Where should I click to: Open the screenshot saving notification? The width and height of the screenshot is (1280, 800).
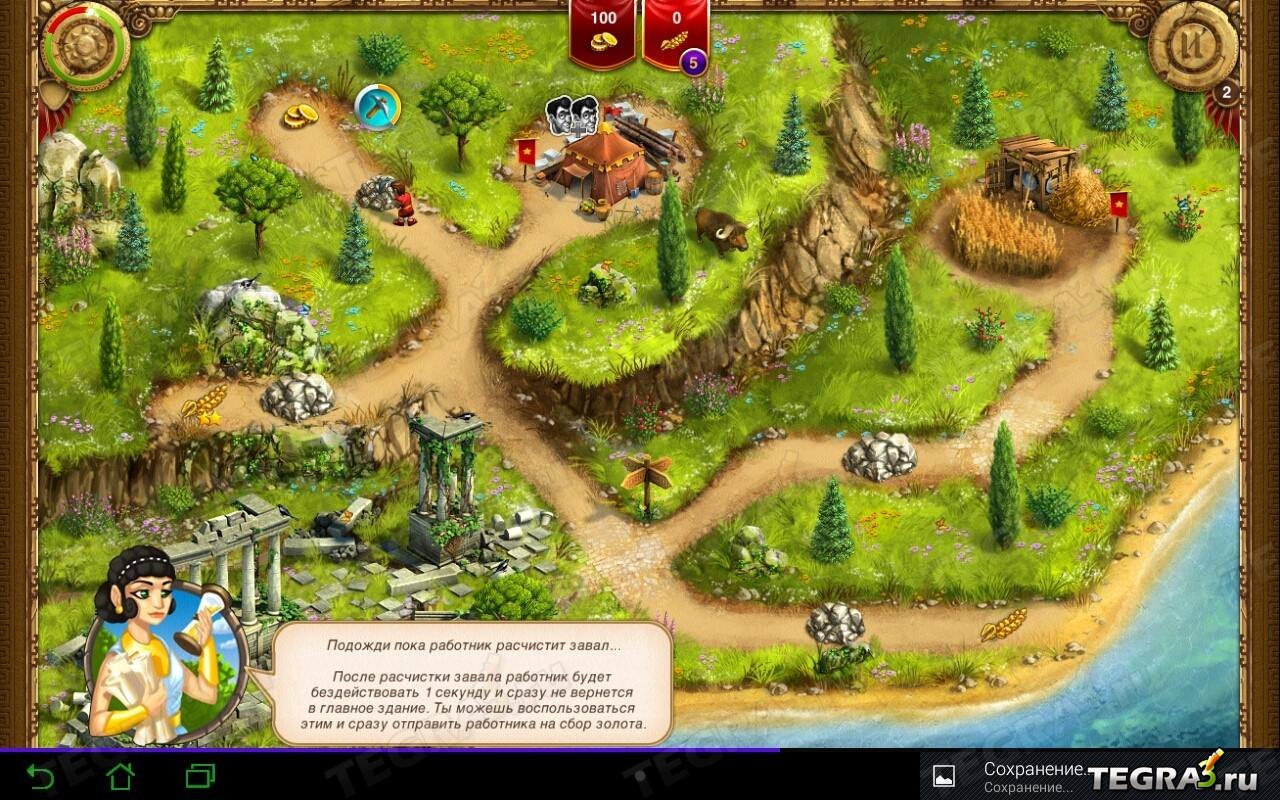1030,775
